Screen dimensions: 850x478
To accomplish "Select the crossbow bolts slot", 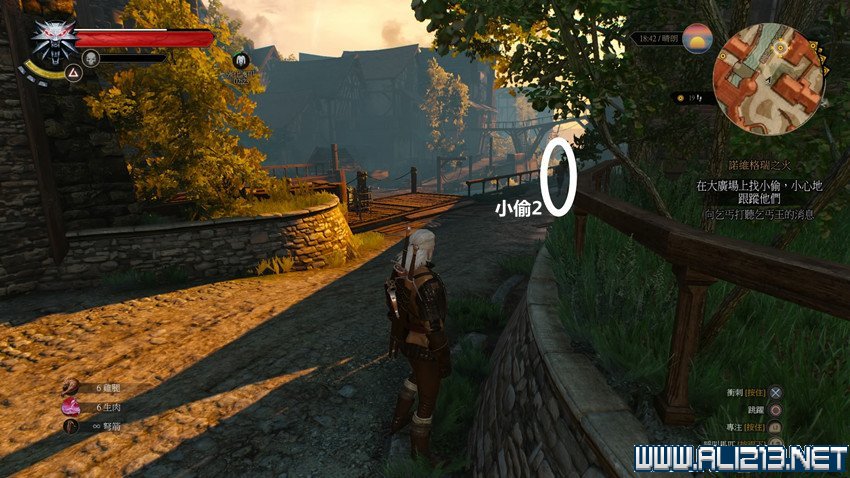I will tap(71, 425).
